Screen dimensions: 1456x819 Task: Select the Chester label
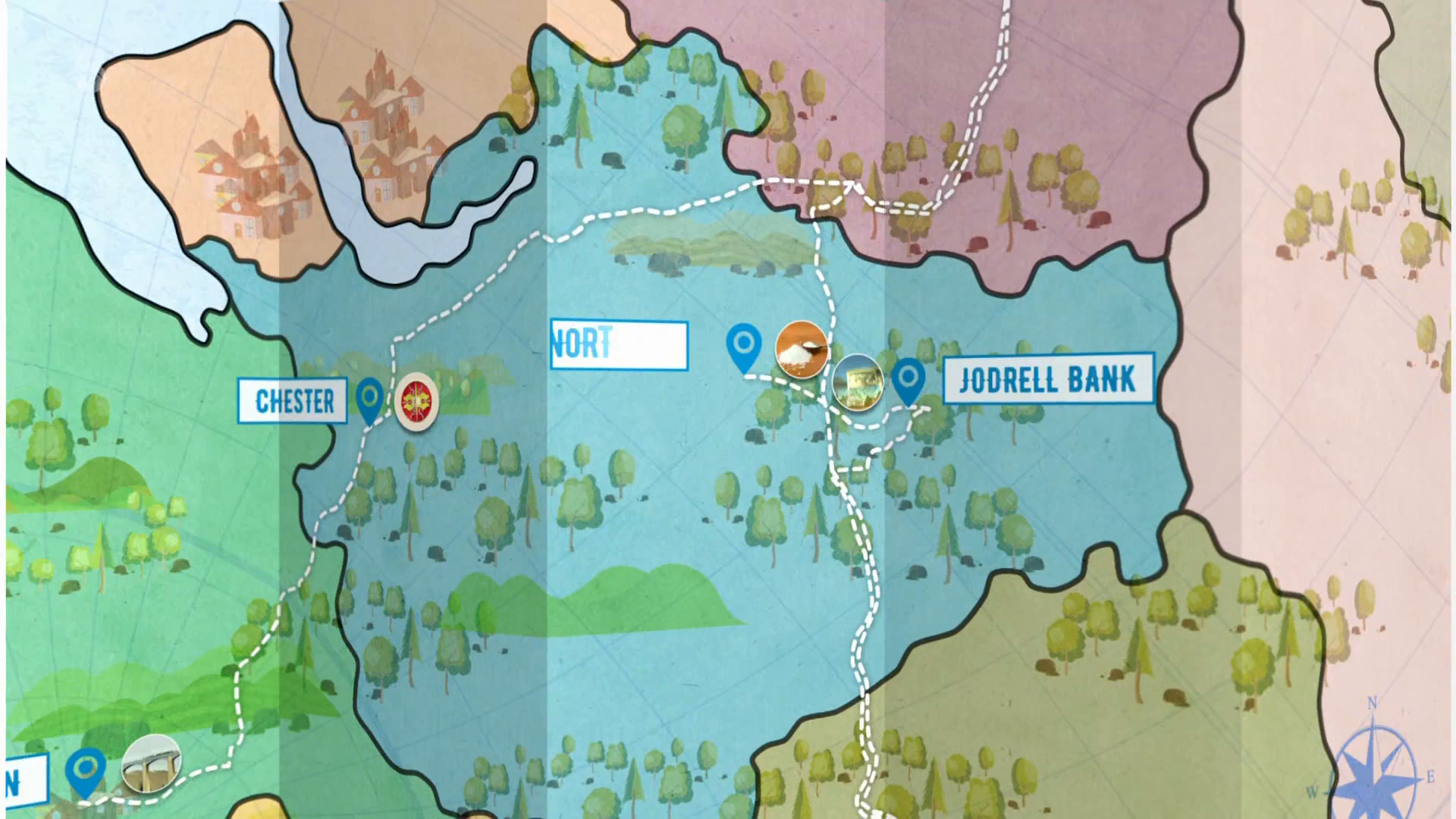[x=293, y=400]
